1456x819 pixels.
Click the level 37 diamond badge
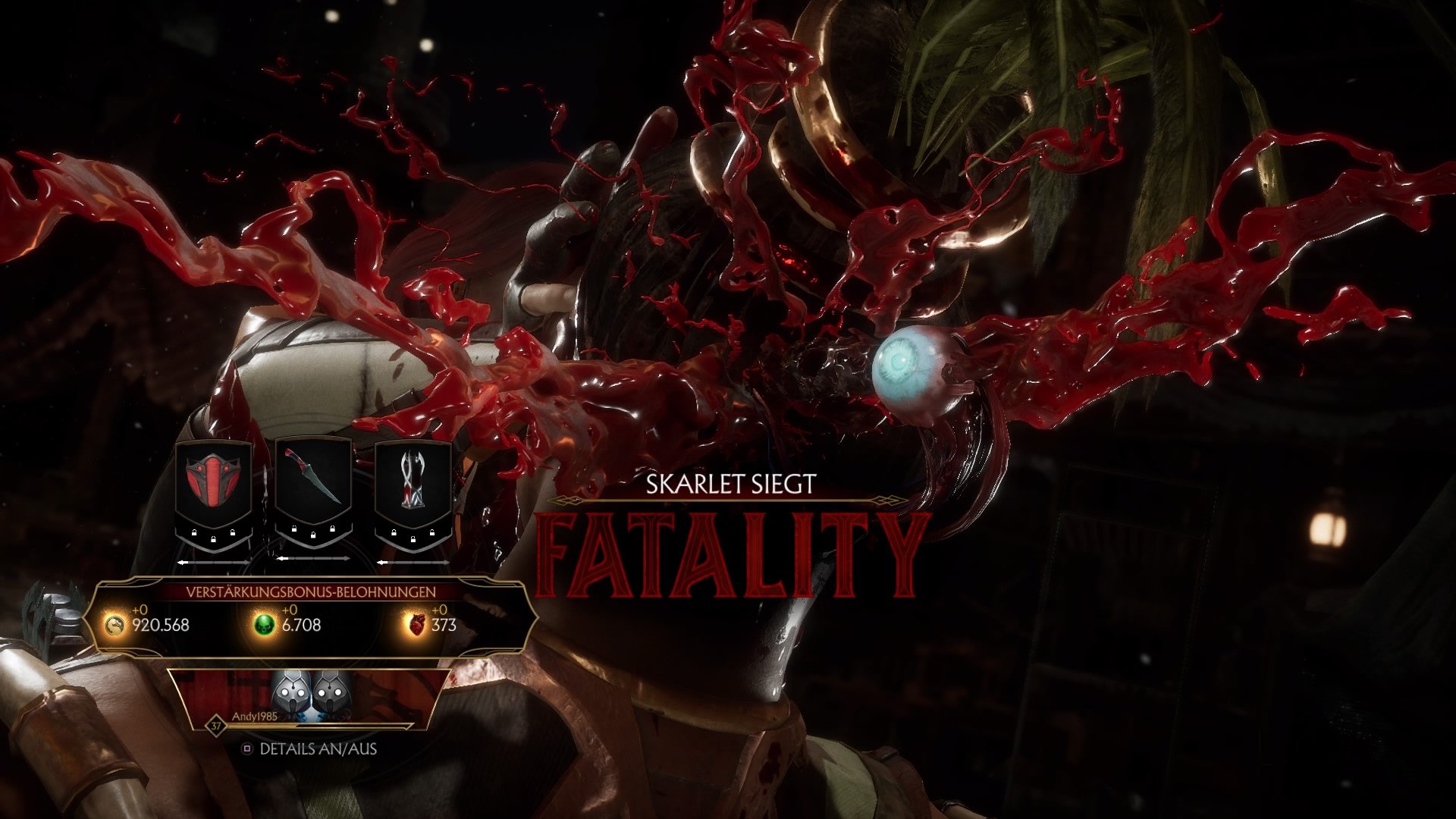point(217,725)
